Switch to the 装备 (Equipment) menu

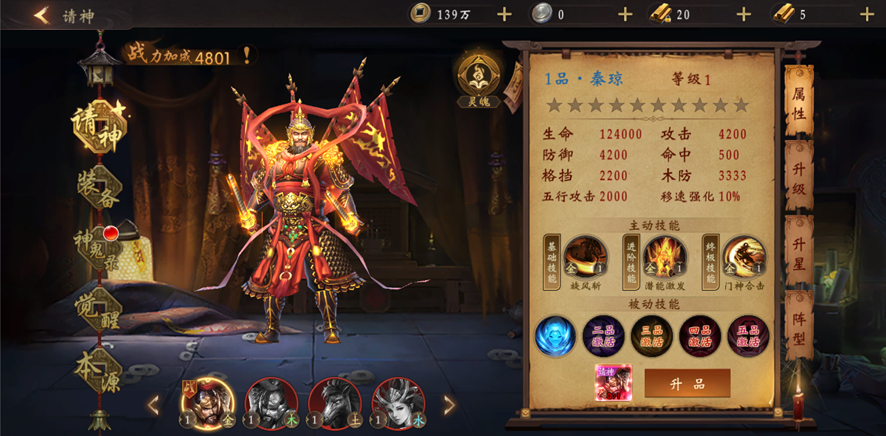pyautogui.click(x=98, y=185)
